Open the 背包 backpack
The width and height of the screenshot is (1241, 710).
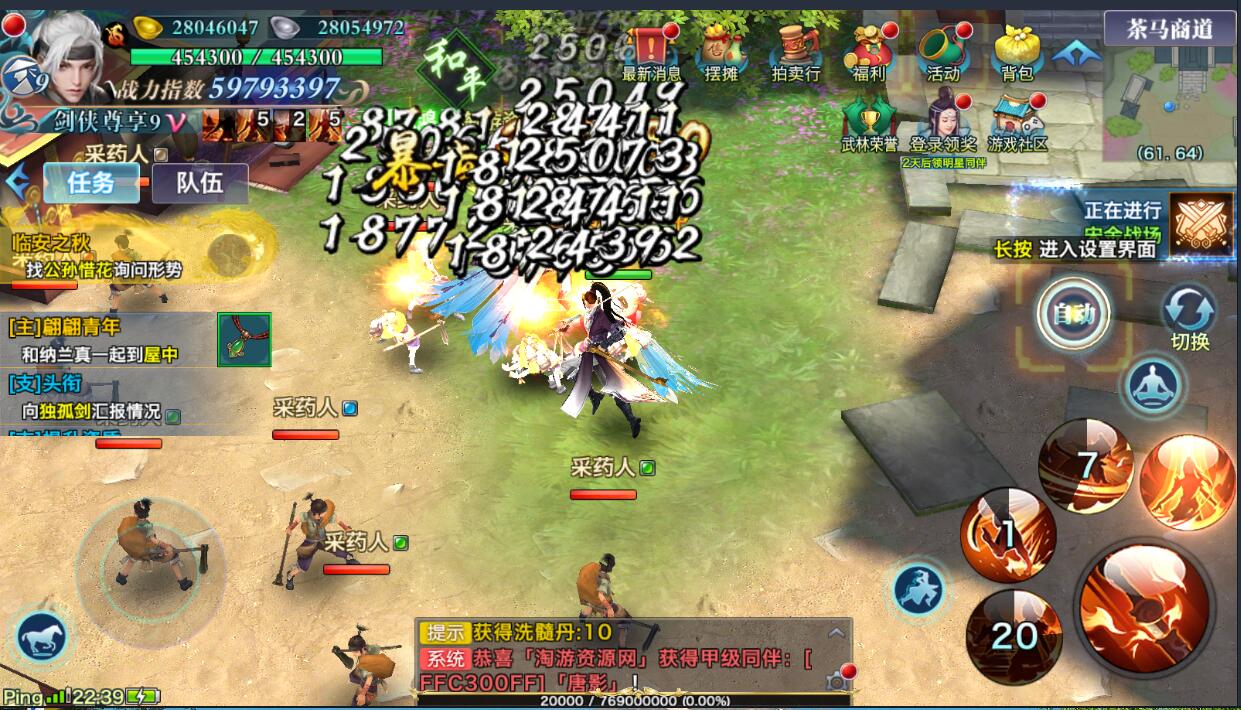tap(1017, 52)
